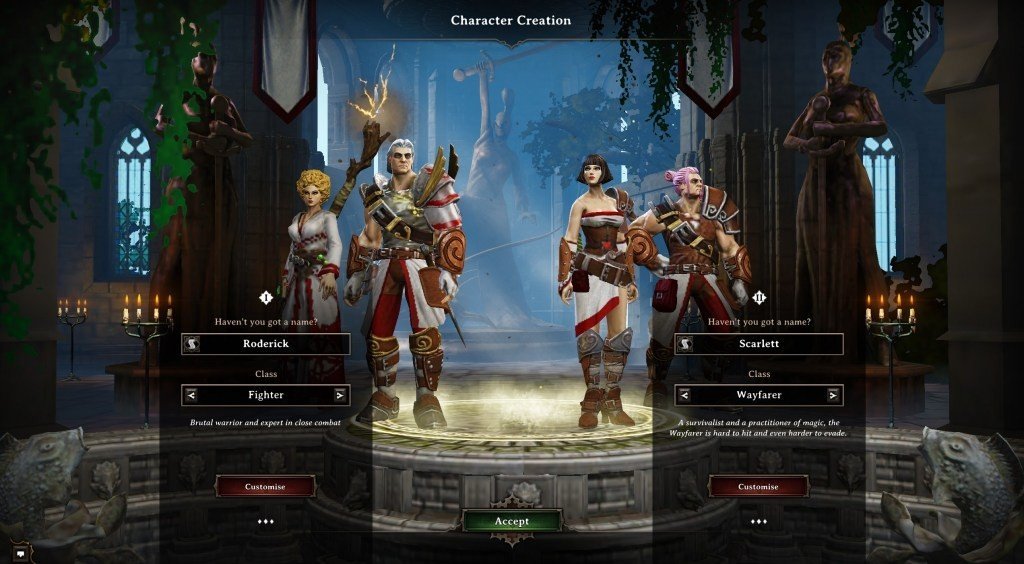Switch Fighter class to the next option
This screenshot has height=564, width=1024.
(340, 395)
